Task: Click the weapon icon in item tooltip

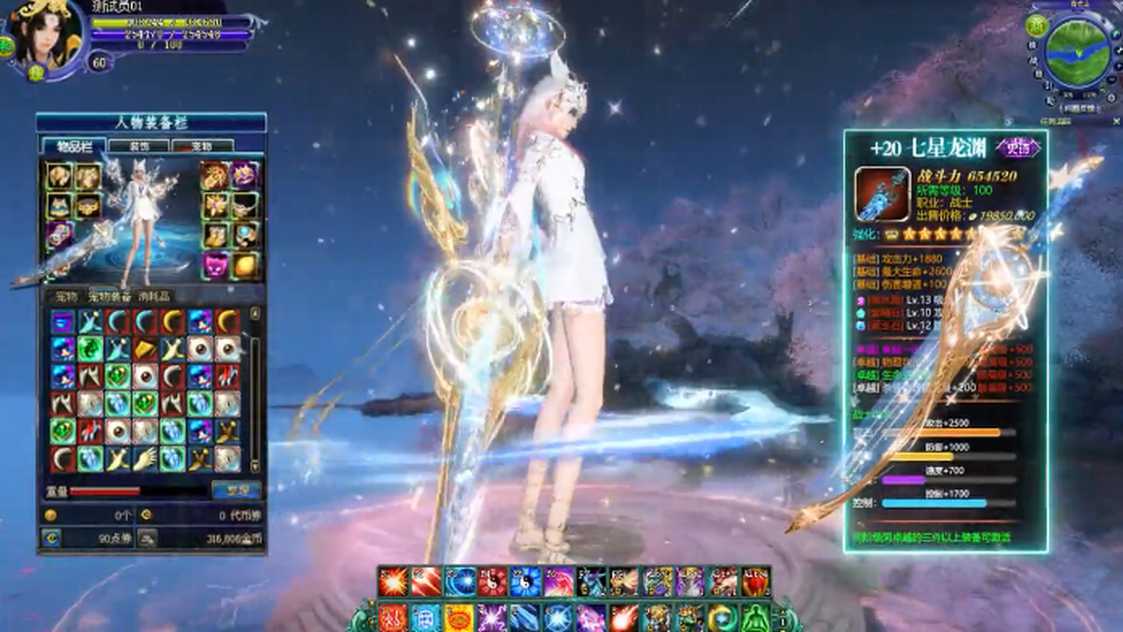Action: [881, 194]
